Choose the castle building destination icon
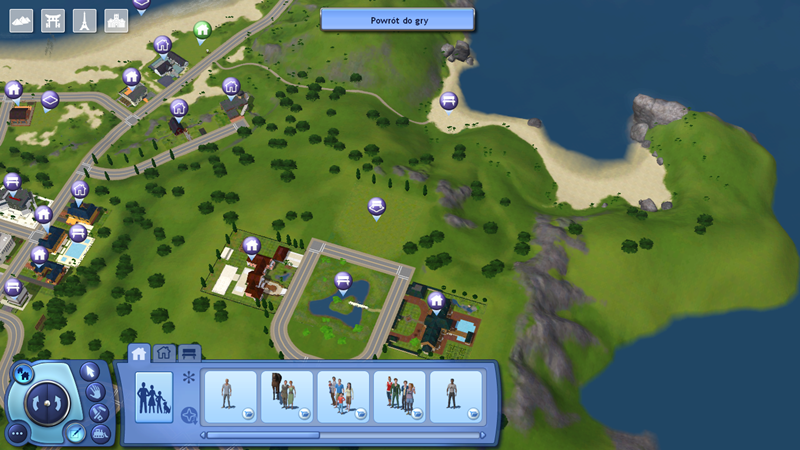This screenshot has height=450, width=800. coord(117,20)
